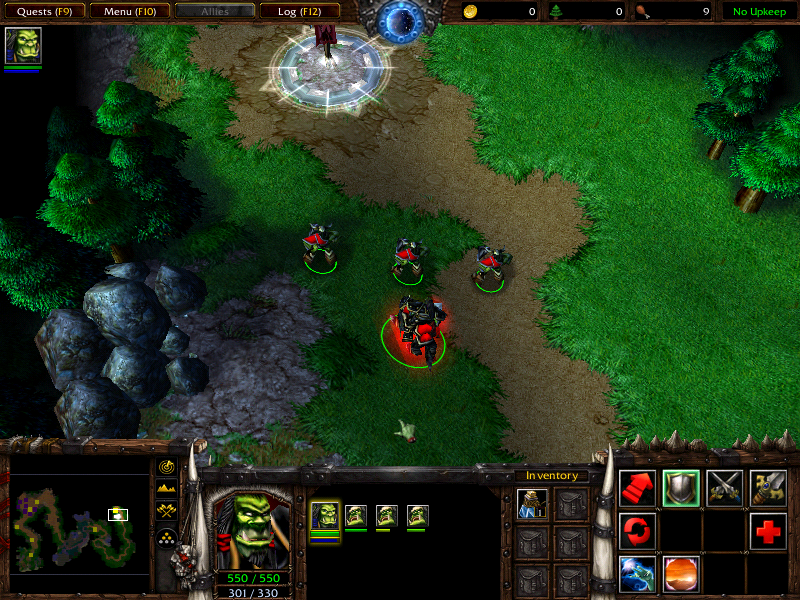Toggle the formation movement button
The height and width of the screenshot is (600, 800).
[167, 536]
